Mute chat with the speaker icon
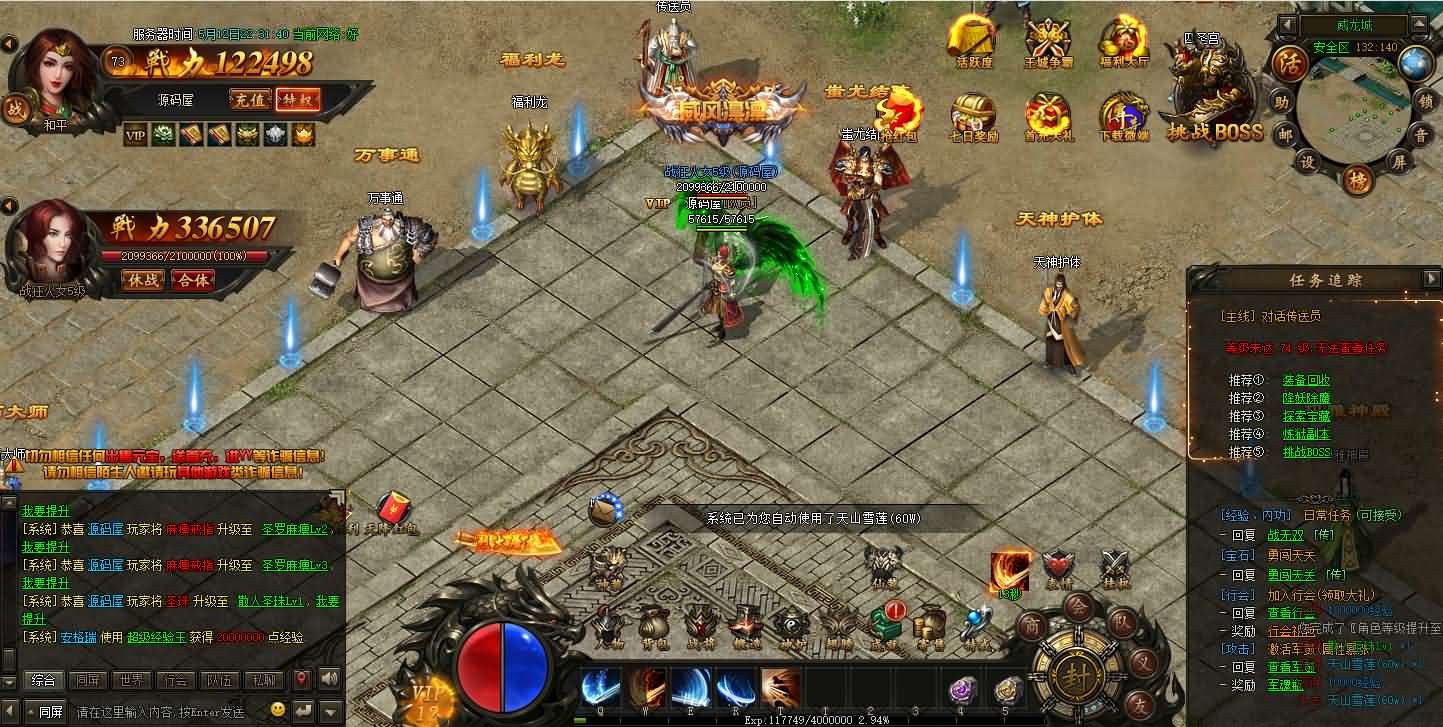This screenshot has width=1443, height=727. pyautogui.click(x=330, y=679)
